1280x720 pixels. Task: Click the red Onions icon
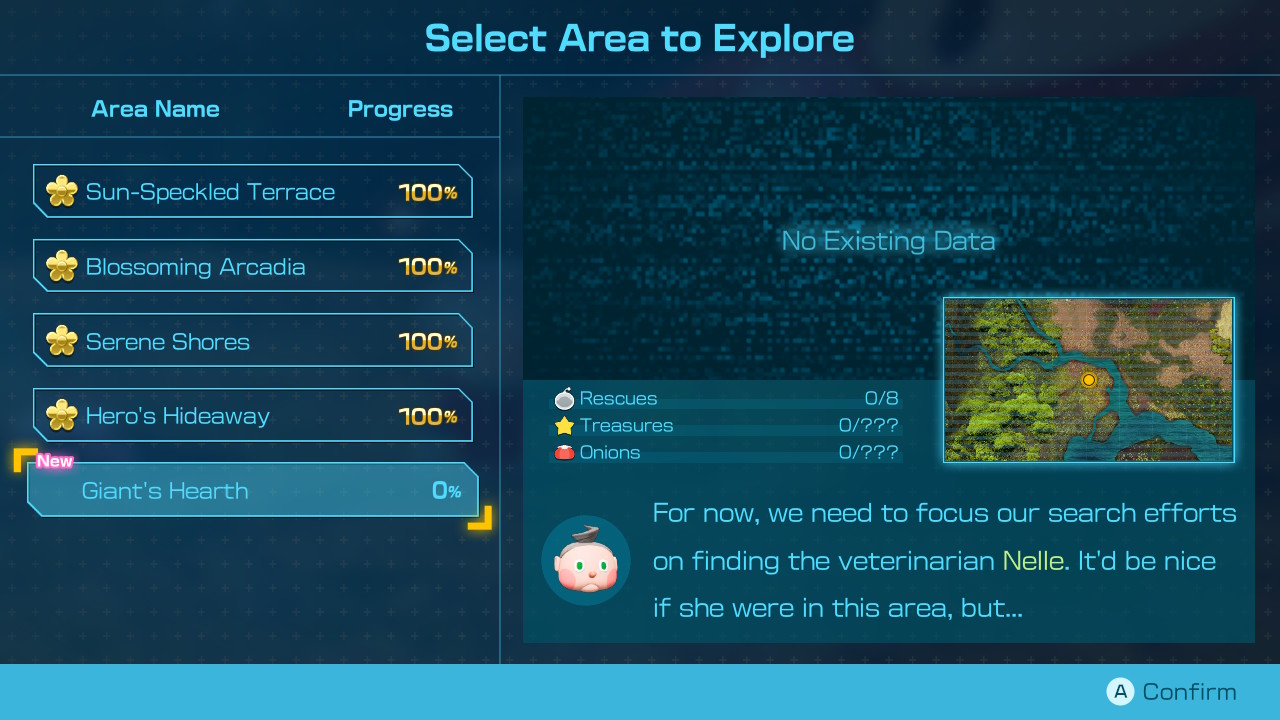click(564, 452)
